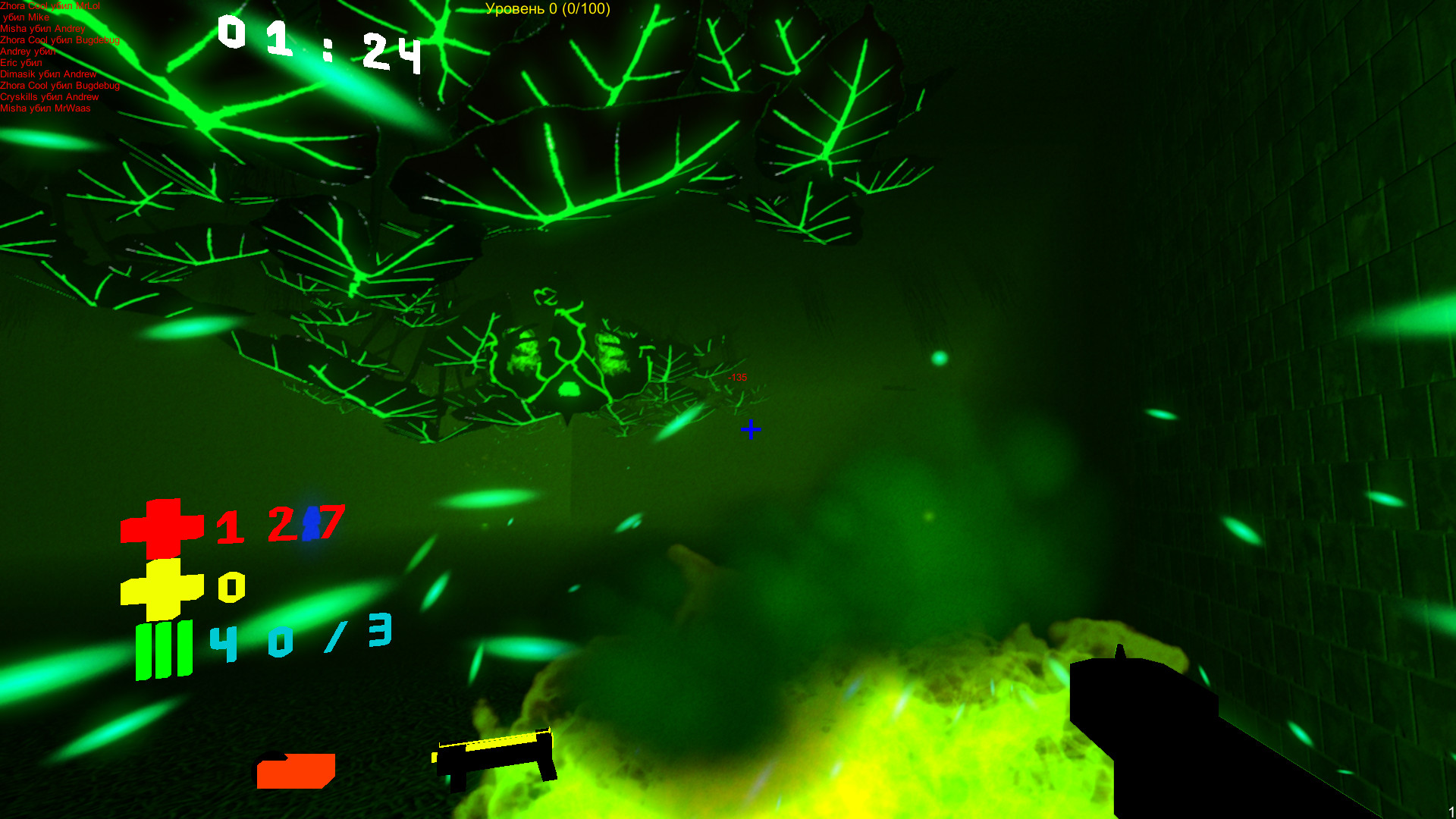The width and height of the screenshot is (1456, 819).
Task: Click the red health cross icon
Action: (x=162, y=527)
